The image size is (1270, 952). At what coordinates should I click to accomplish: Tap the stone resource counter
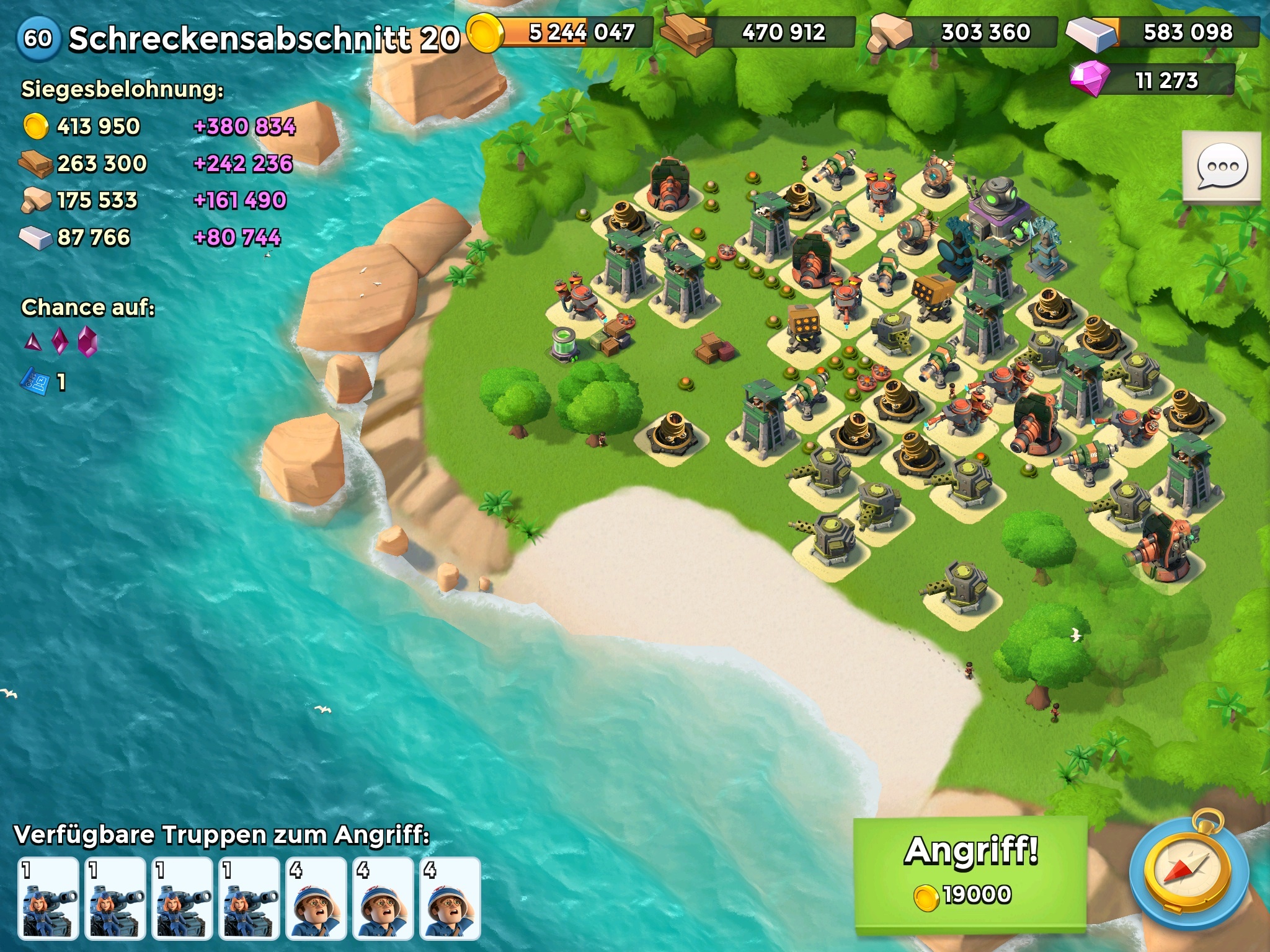point(962,32)
